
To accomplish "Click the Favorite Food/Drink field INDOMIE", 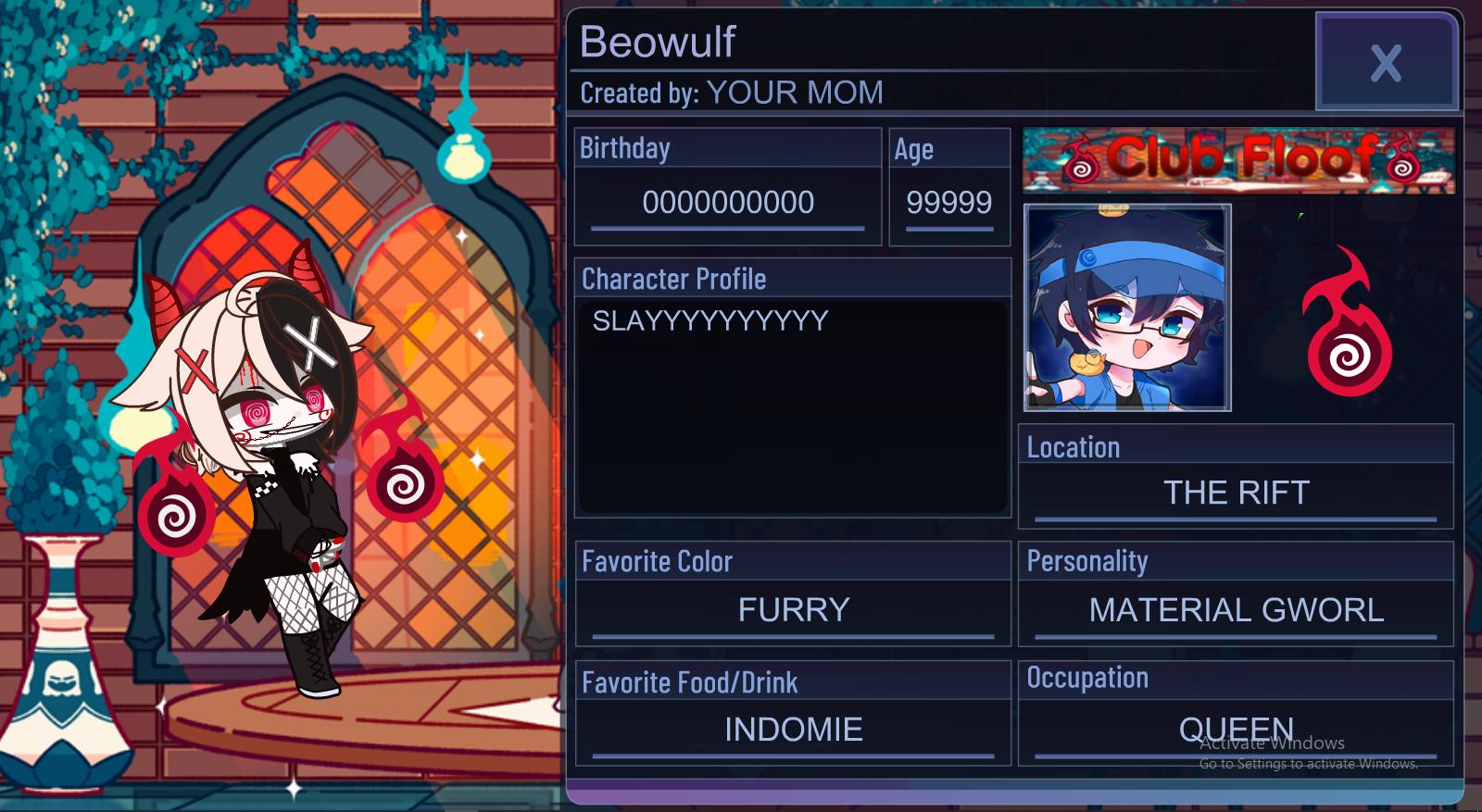I will click(792, 730).
